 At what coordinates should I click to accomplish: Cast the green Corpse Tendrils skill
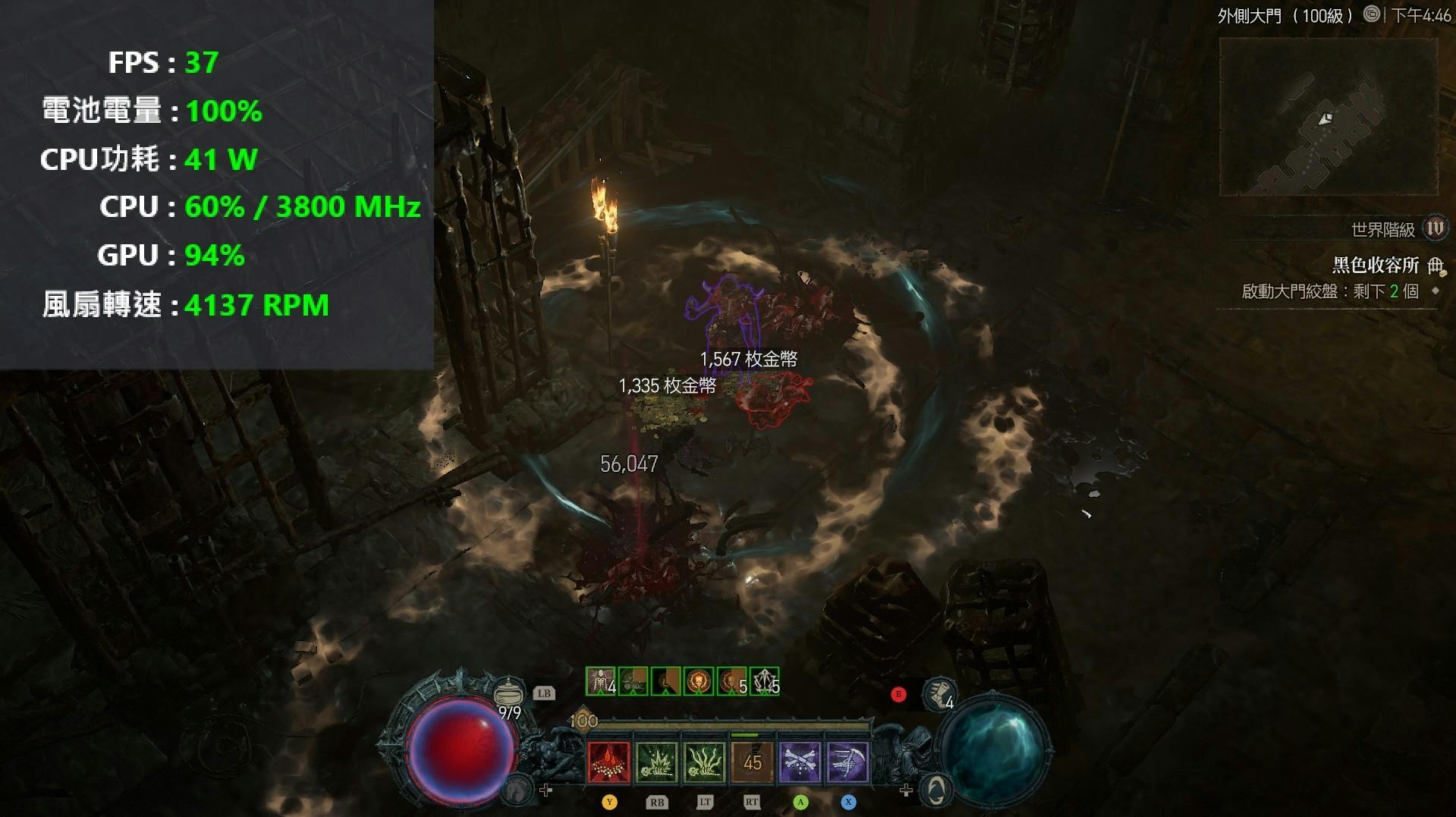point(703,762)
